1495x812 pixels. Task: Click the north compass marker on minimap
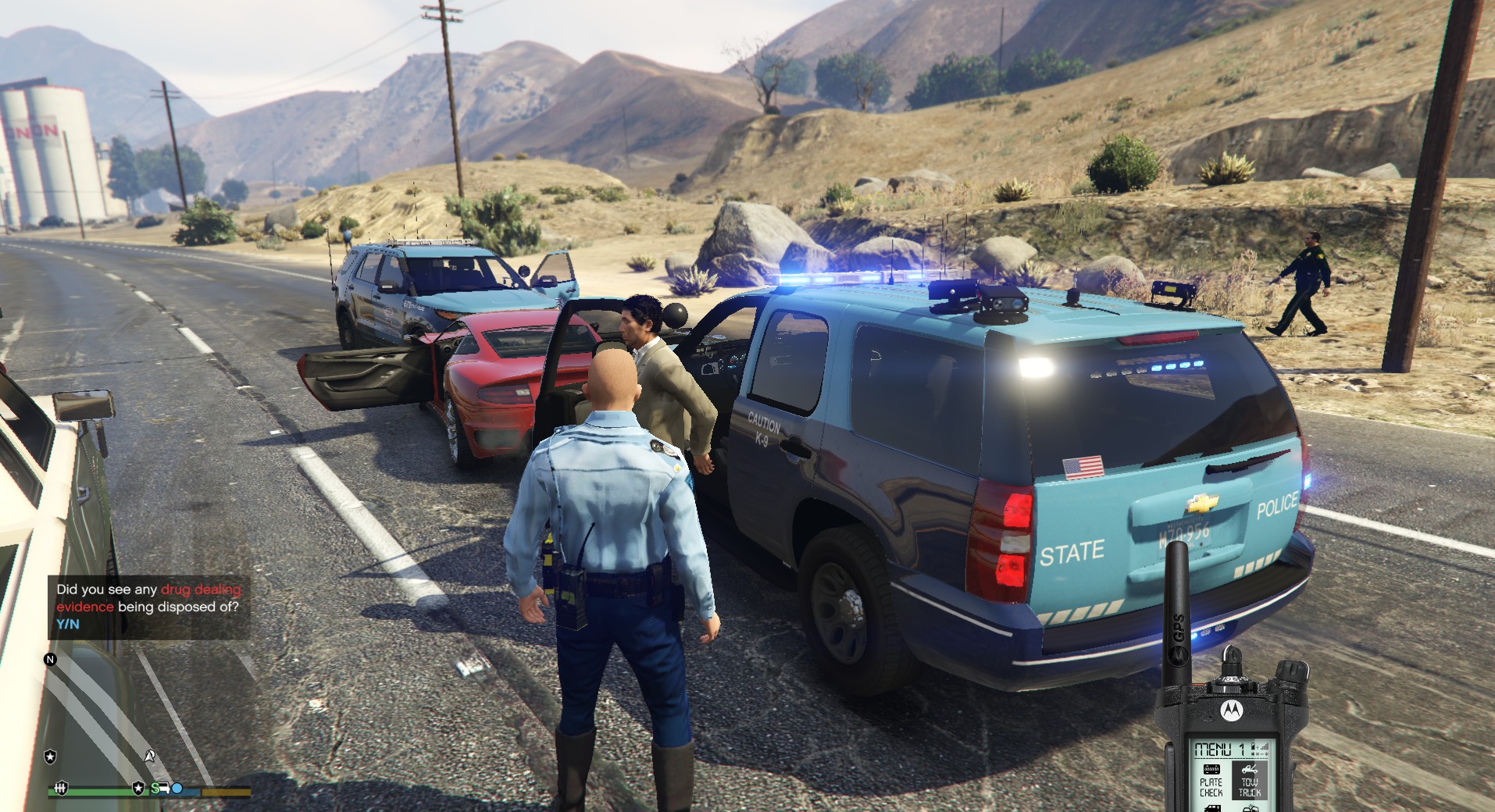pyautogui.click(x=51, y=660)
